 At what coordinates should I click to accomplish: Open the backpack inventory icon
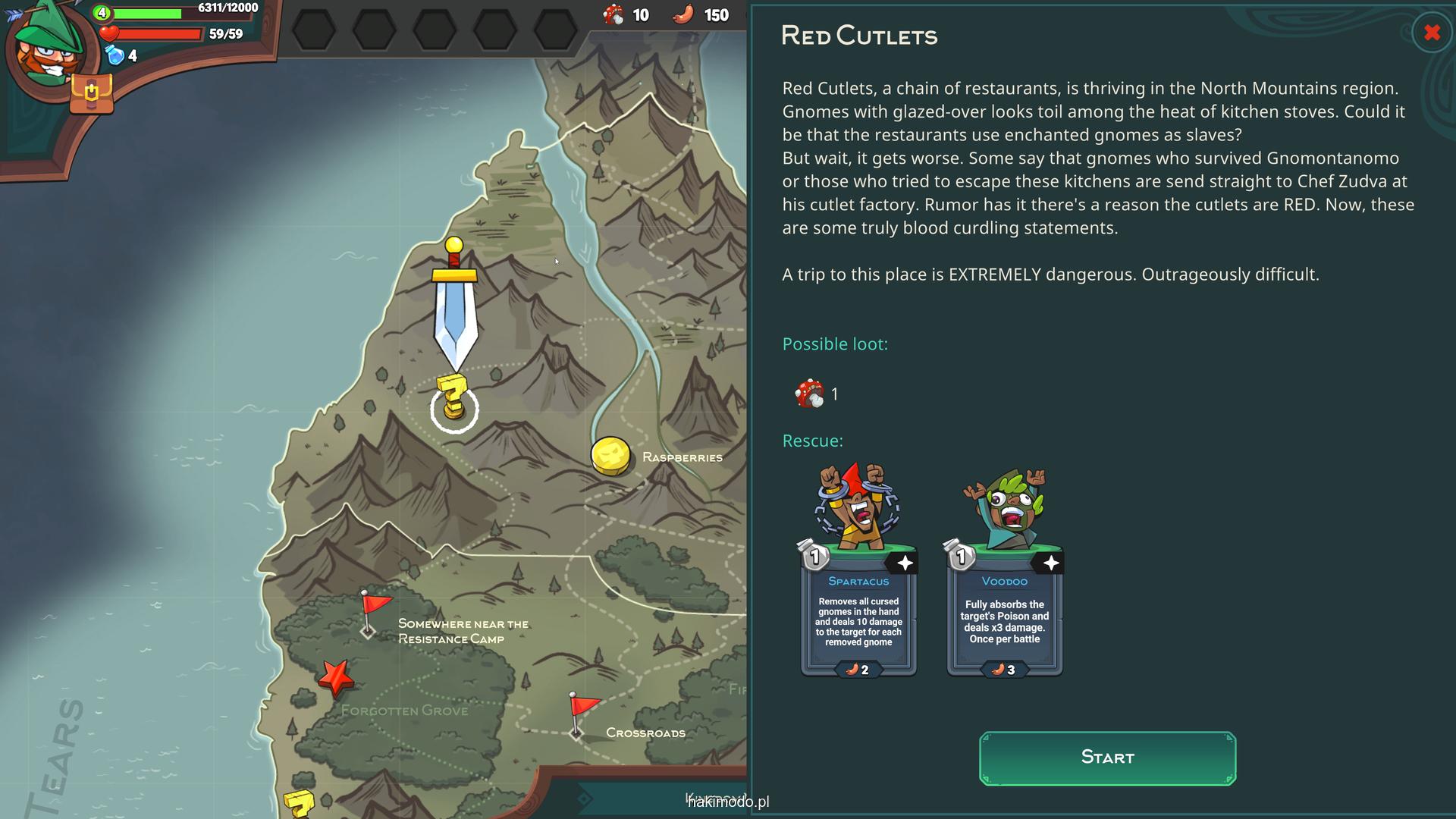(x=91, y=94)
